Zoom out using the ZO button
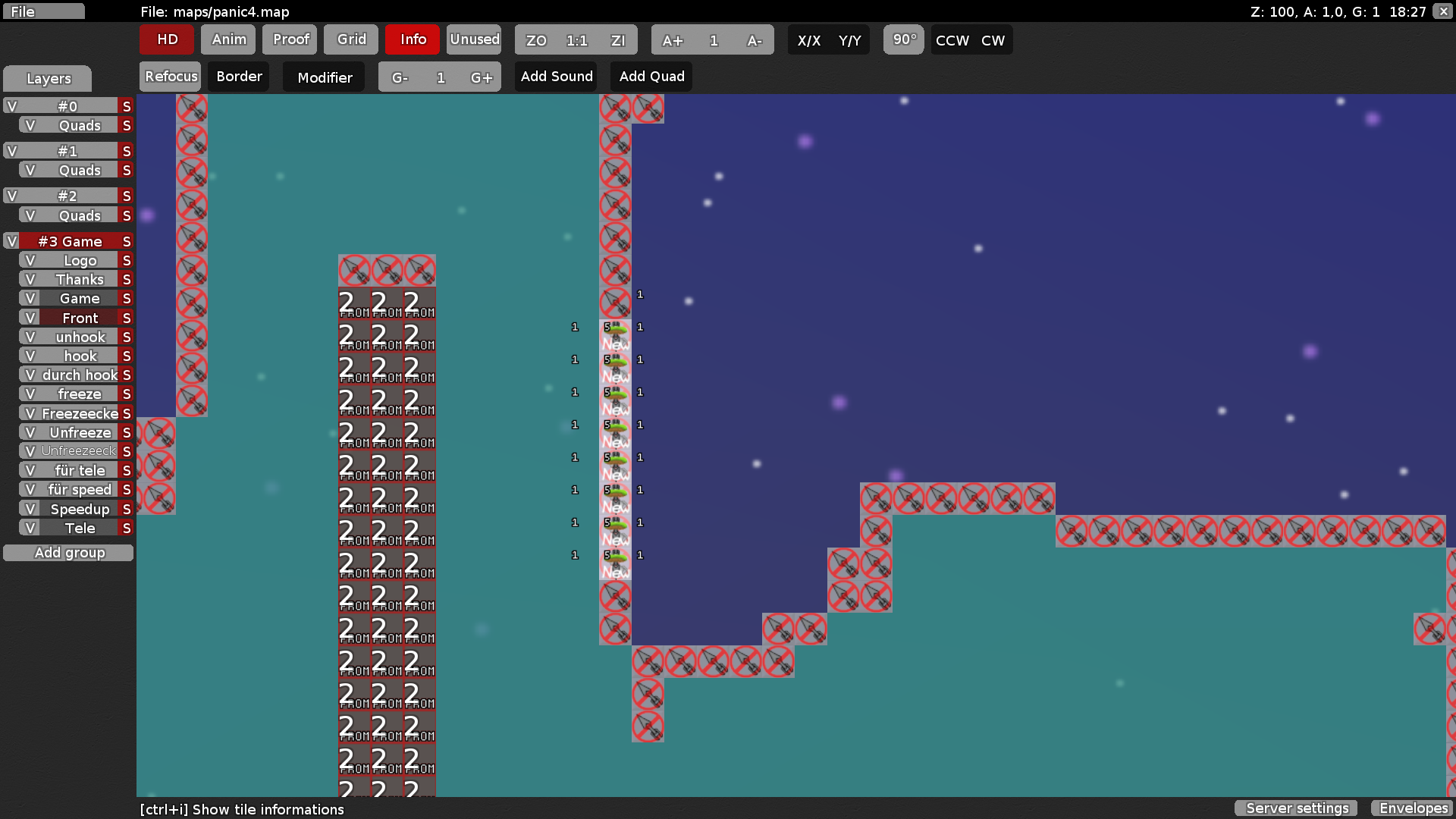This screenshot has height=819, width=1456. point(536,40)
